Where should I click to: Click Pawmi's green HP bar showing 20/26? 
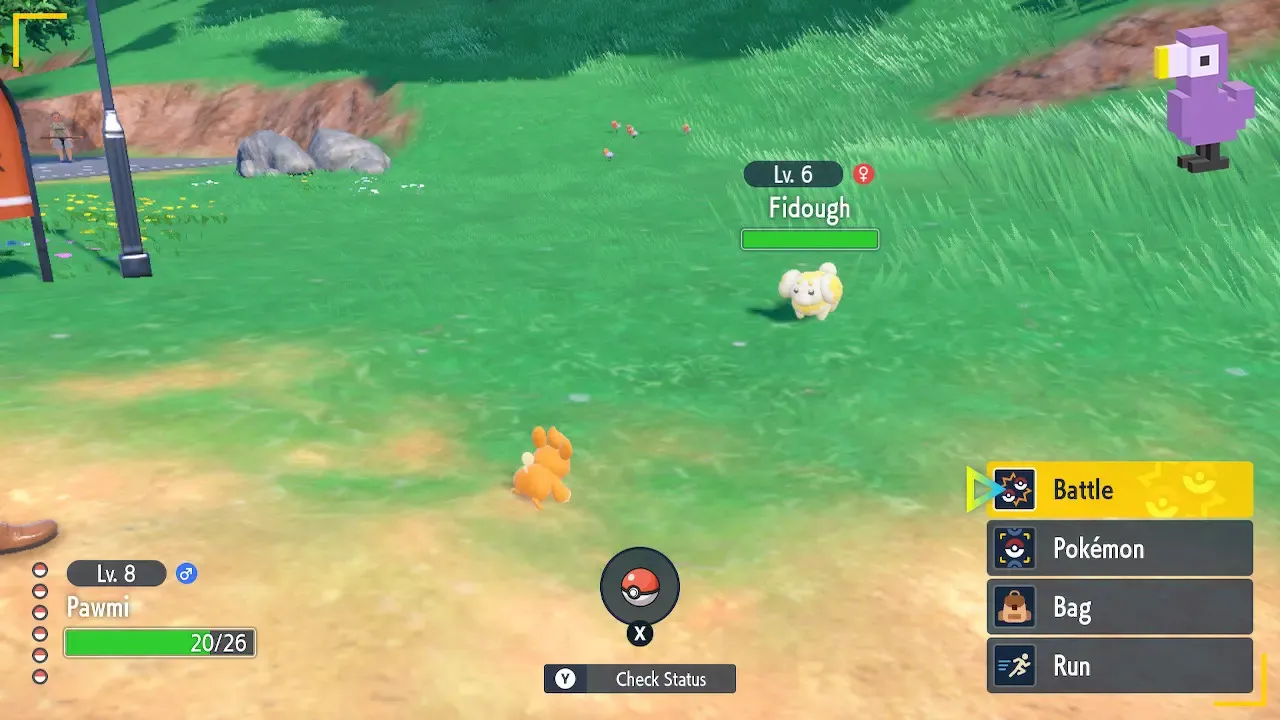(160, 643)
